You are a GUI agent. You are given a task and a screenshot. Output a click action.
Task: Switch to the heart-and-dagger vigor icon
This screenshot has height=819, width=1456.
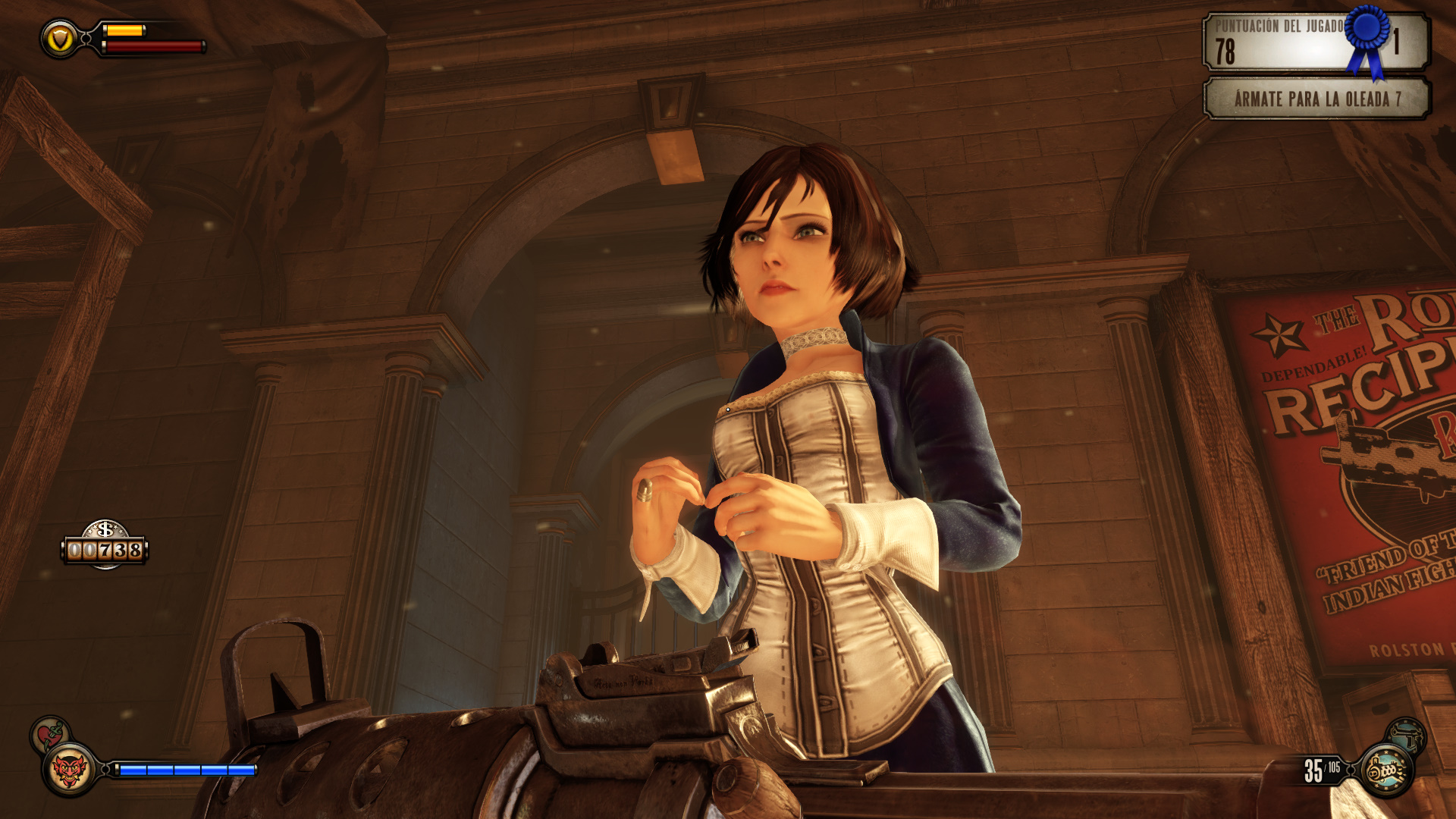pyautogui.click(x=50, y=734)
